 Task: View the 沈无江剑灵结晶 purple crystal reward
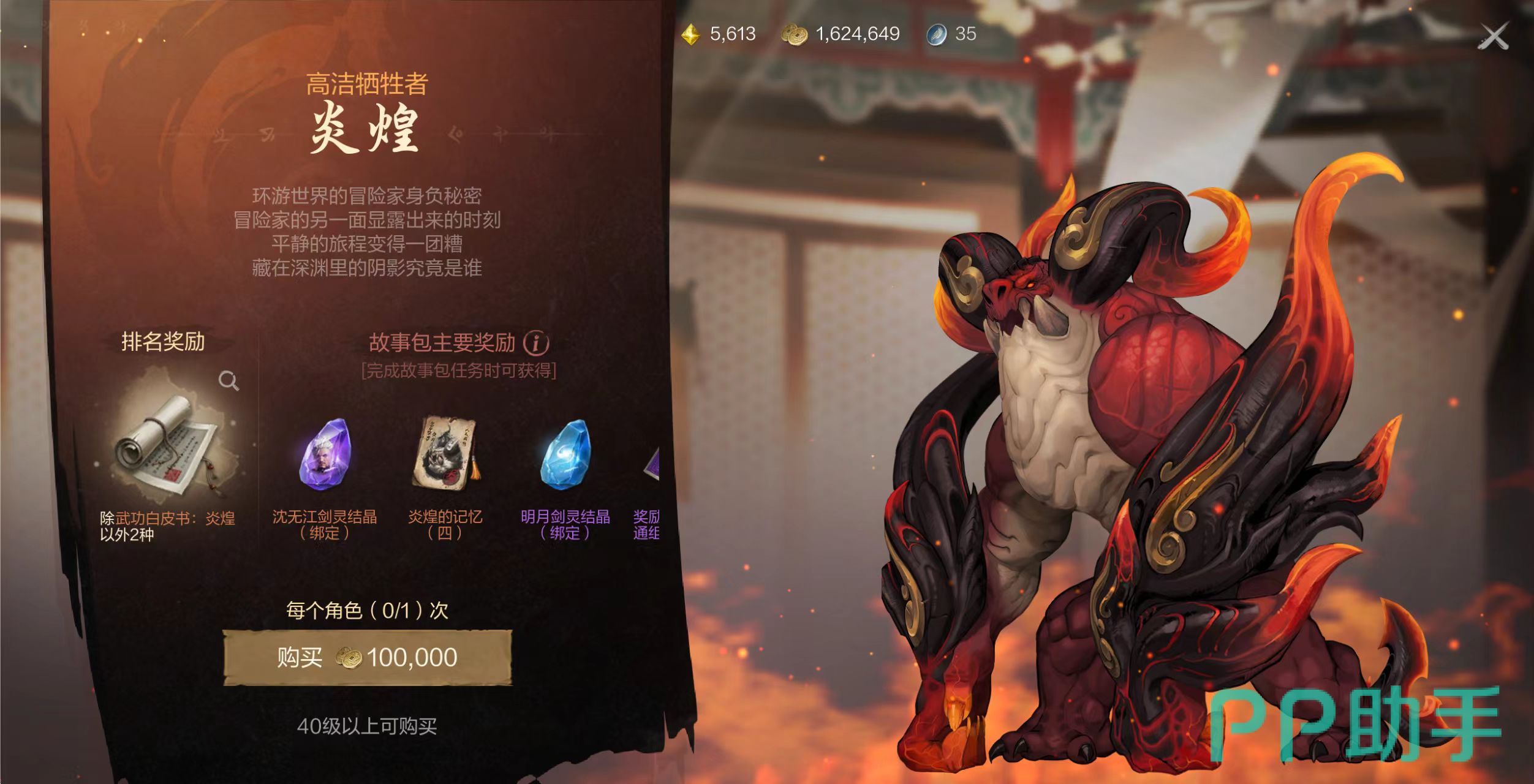click(324, 454)
